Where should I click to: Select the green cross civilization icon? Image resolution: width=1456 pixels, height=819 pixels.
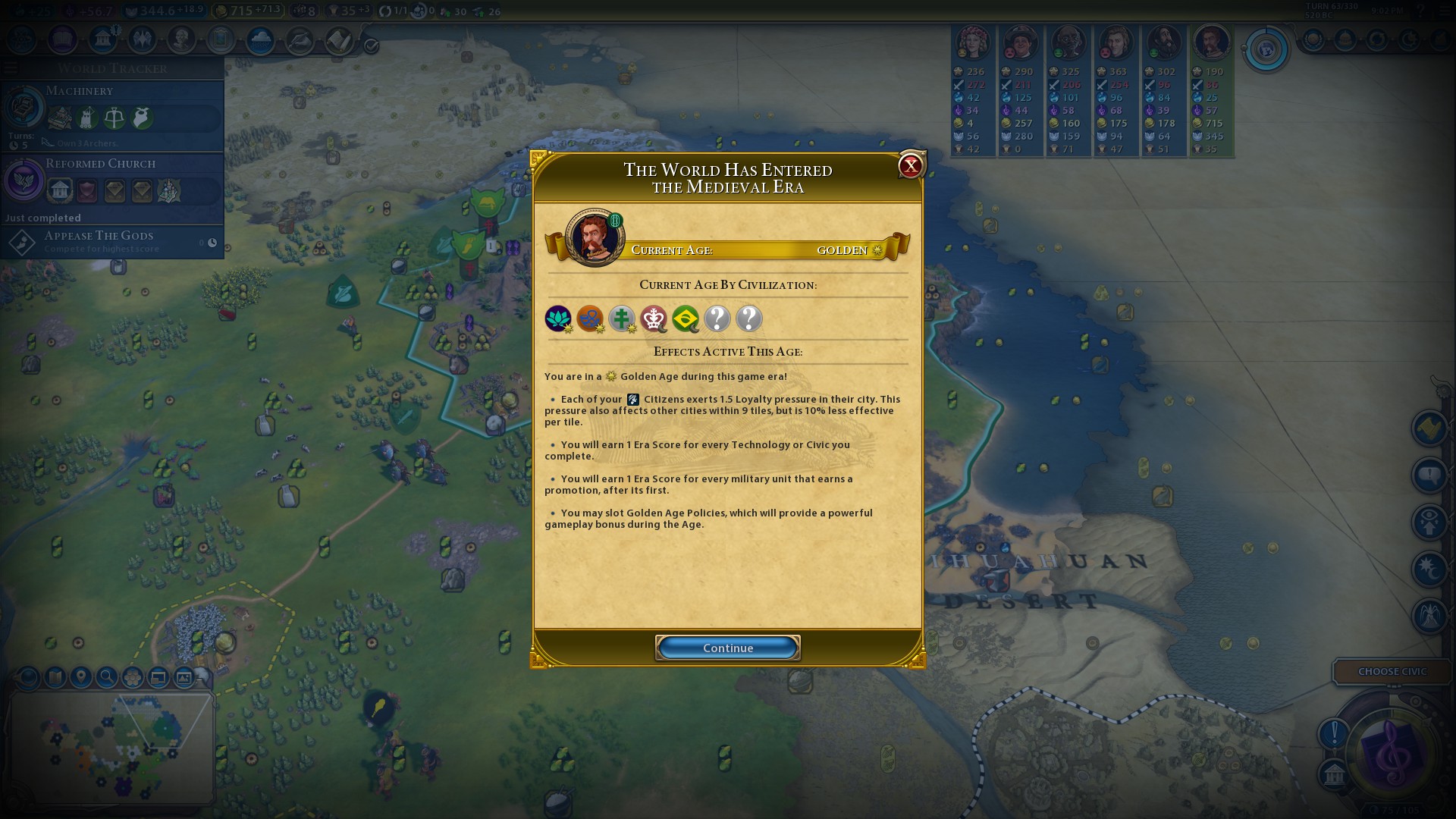[x=622, y=318]
